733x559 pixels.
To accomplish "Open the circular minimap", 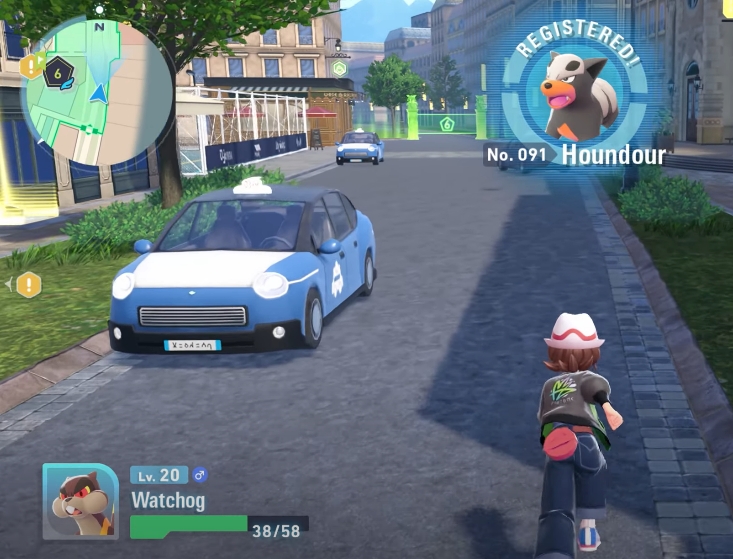I will [98, 92].
